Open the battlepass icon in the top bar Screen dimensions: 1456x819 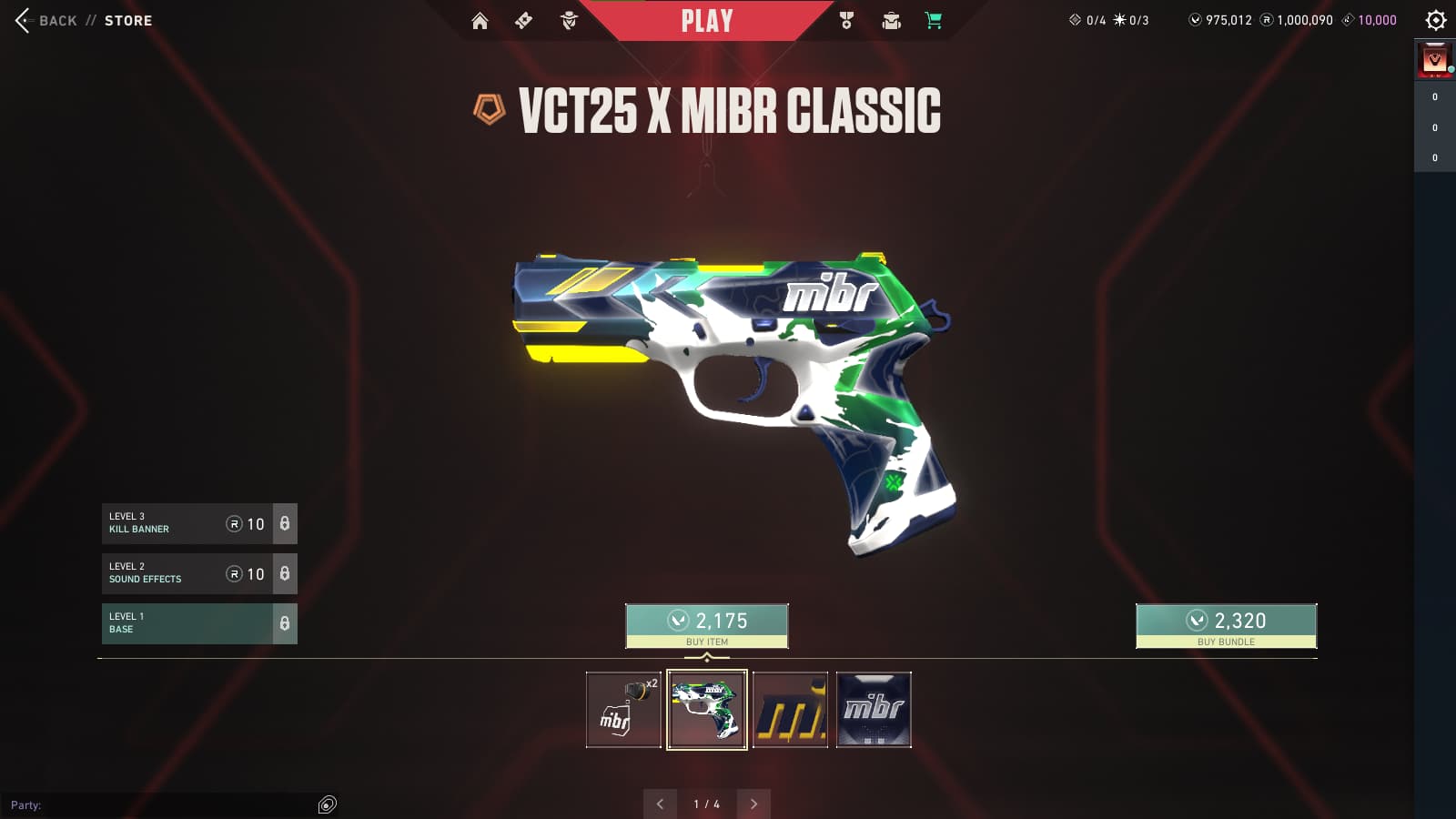523,21
